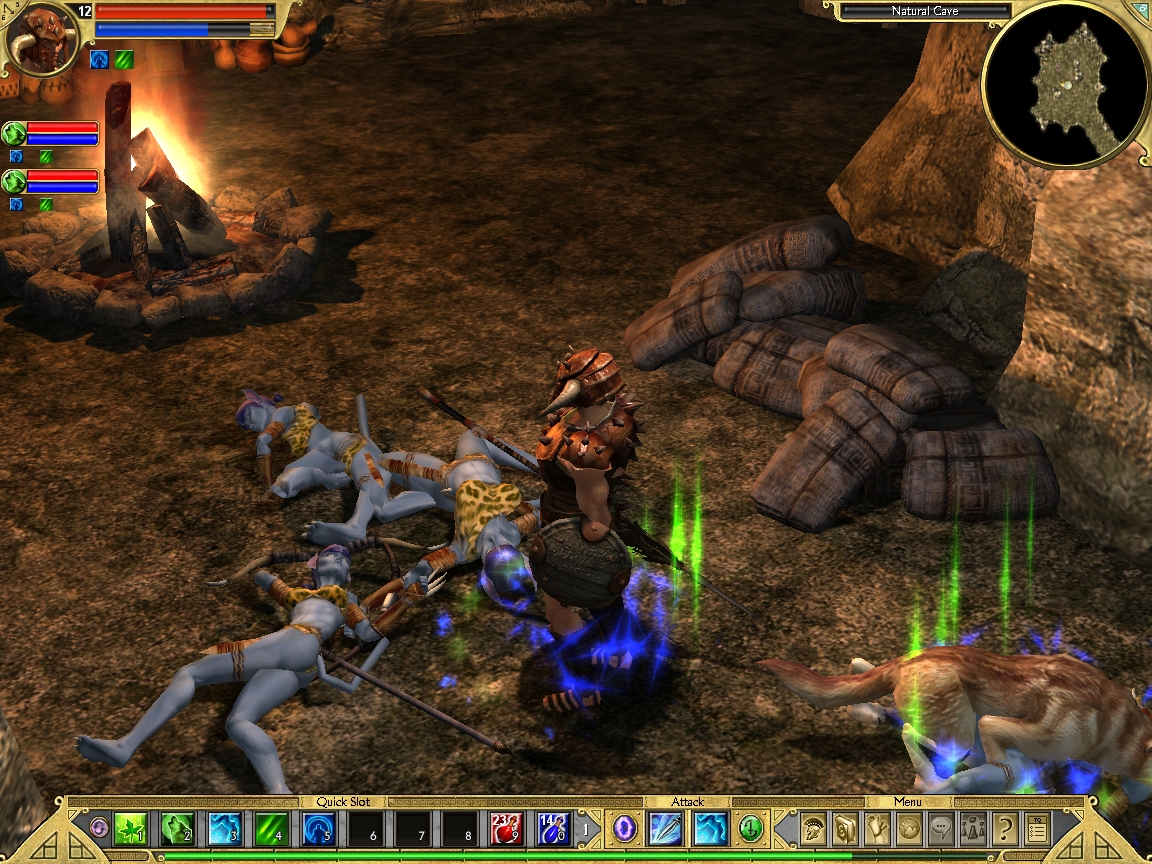
Task: Choose the spear attack skill slot
Action: (x=666, y=828)
